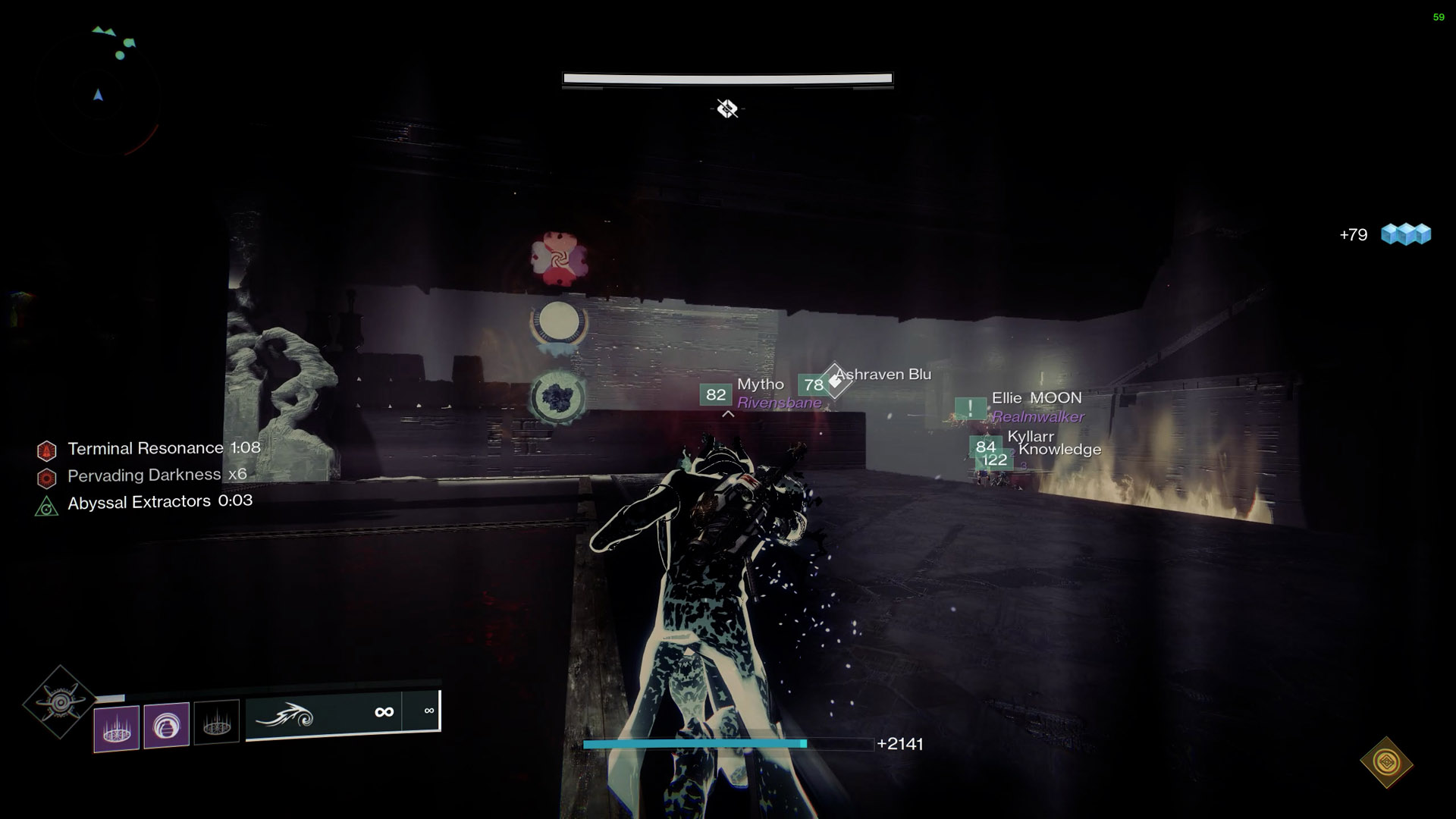
Task: Click the Kyllarr player nameplate
Action: click(1030, 437)
